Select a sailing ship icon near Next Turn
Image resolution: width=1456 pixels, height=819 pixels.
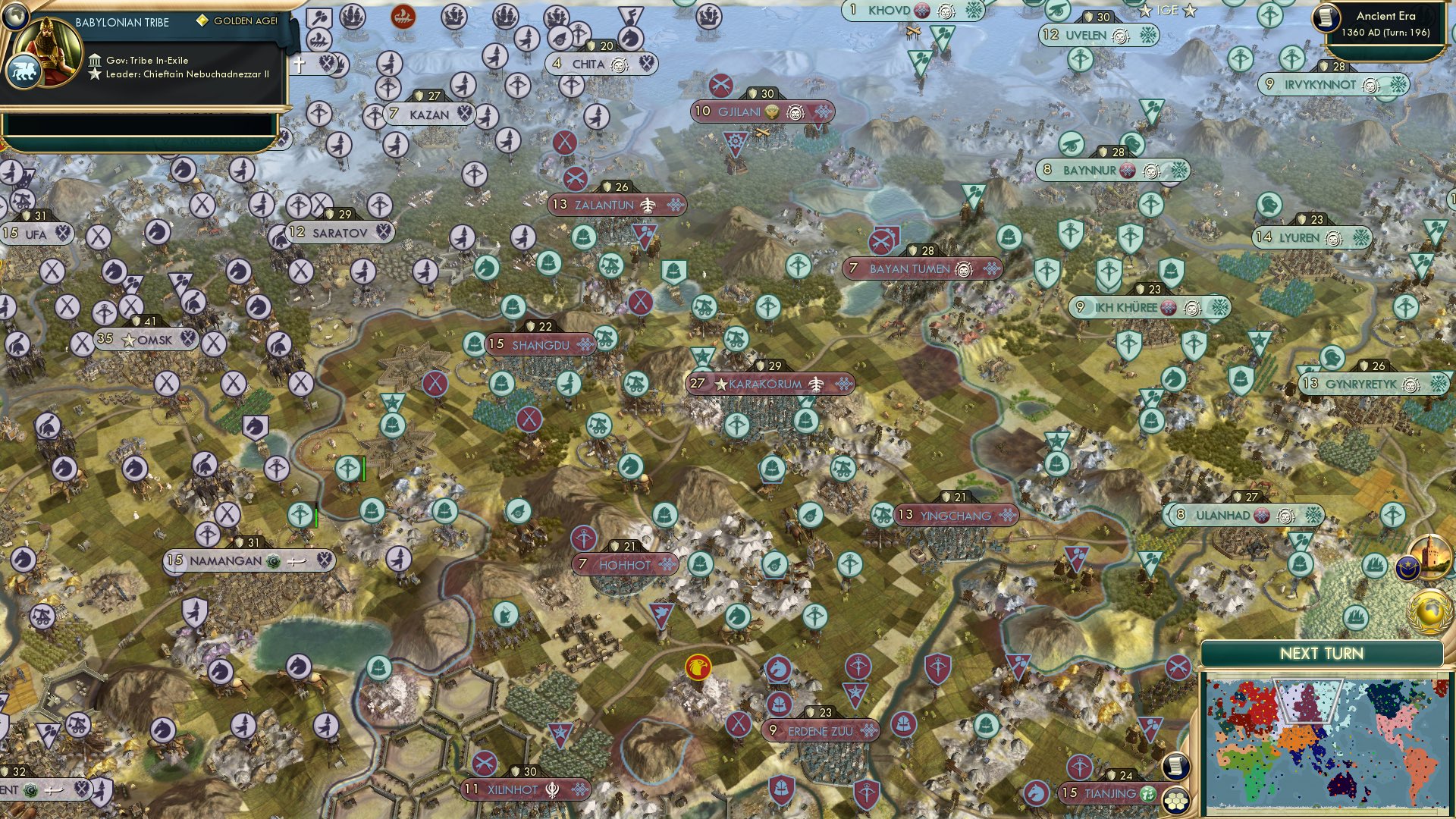click(x=1357, y=617)
